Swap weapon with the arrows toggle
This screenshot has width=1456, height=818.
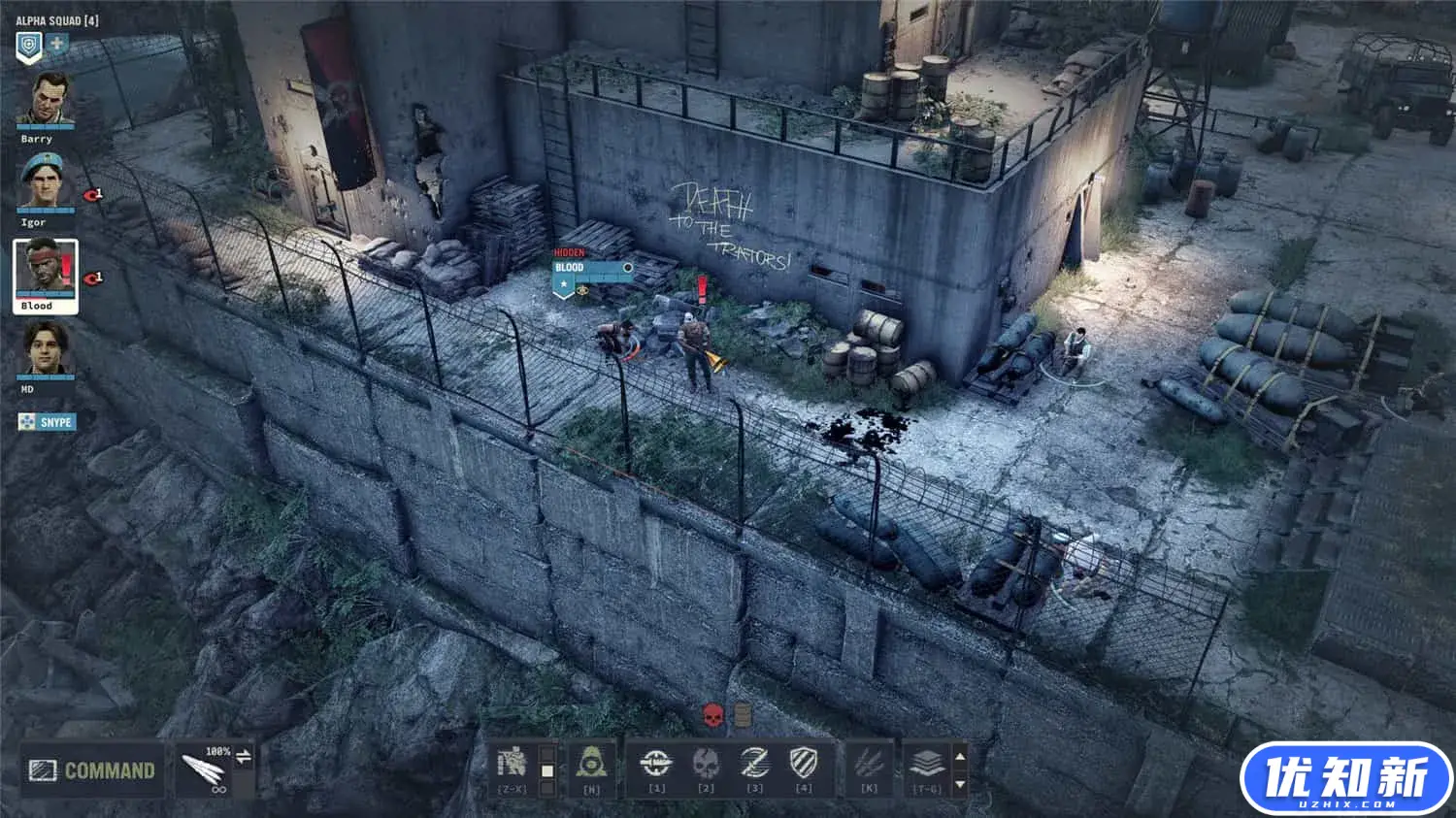(243, 757)
